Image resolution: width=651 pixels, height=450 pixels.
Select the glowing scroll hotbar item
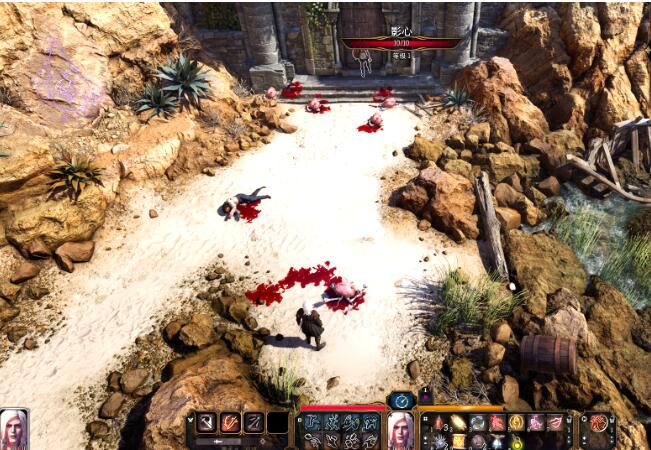pos(459,423)
